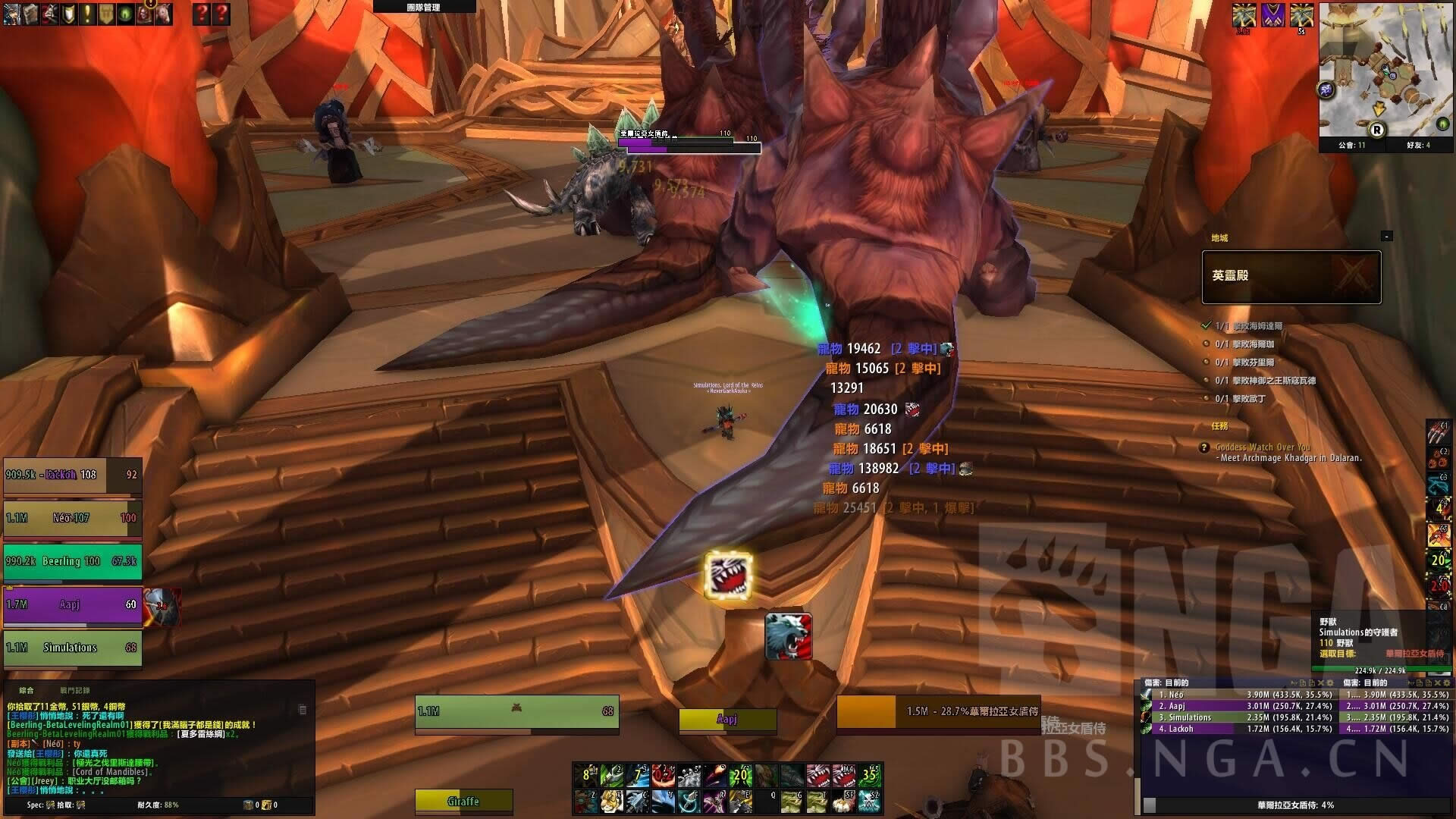
Task: Select the Giraffe pet frame
Action: (463, 802)
